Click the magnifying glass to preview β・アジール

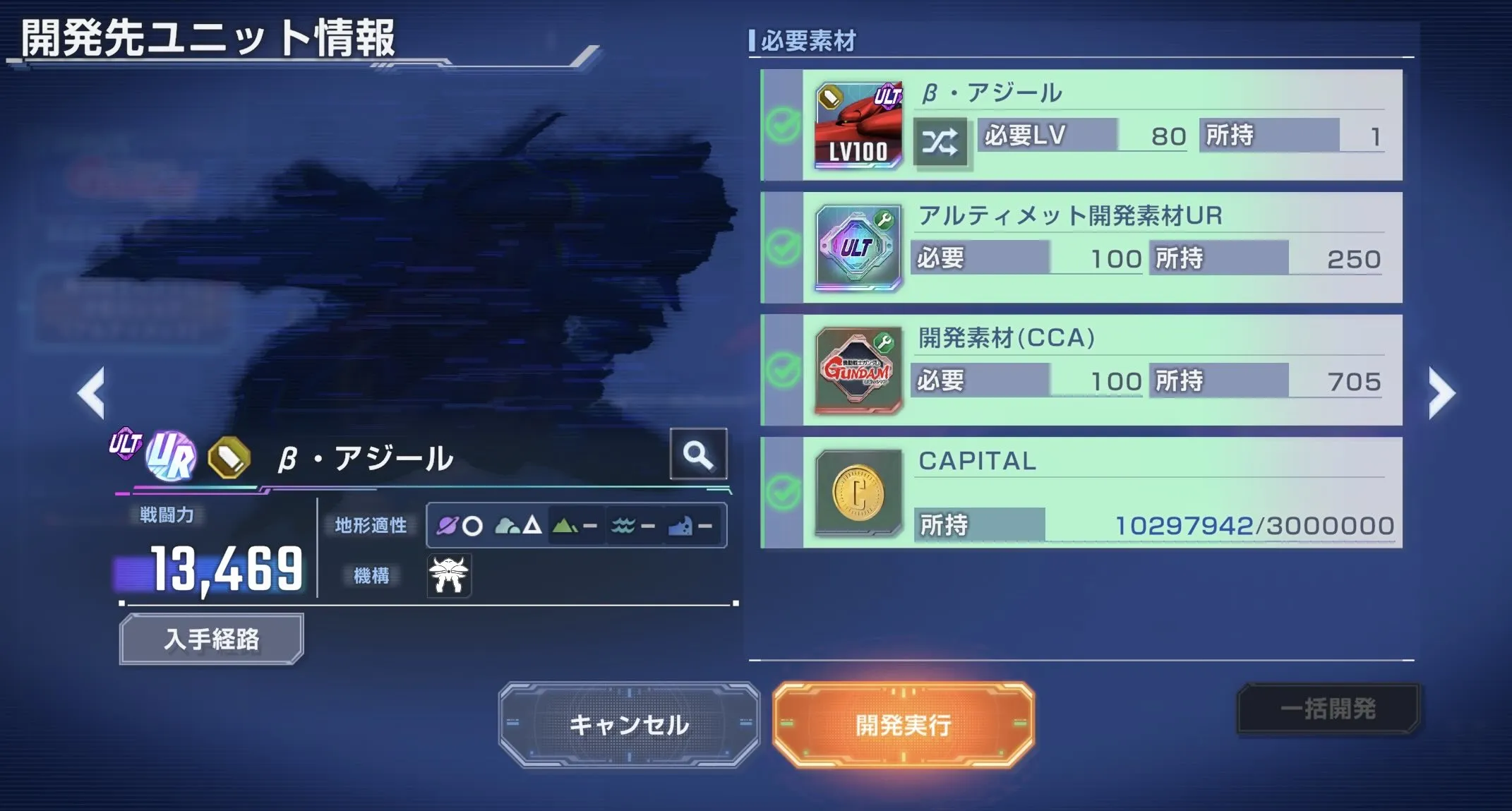[x=698, y=455]
